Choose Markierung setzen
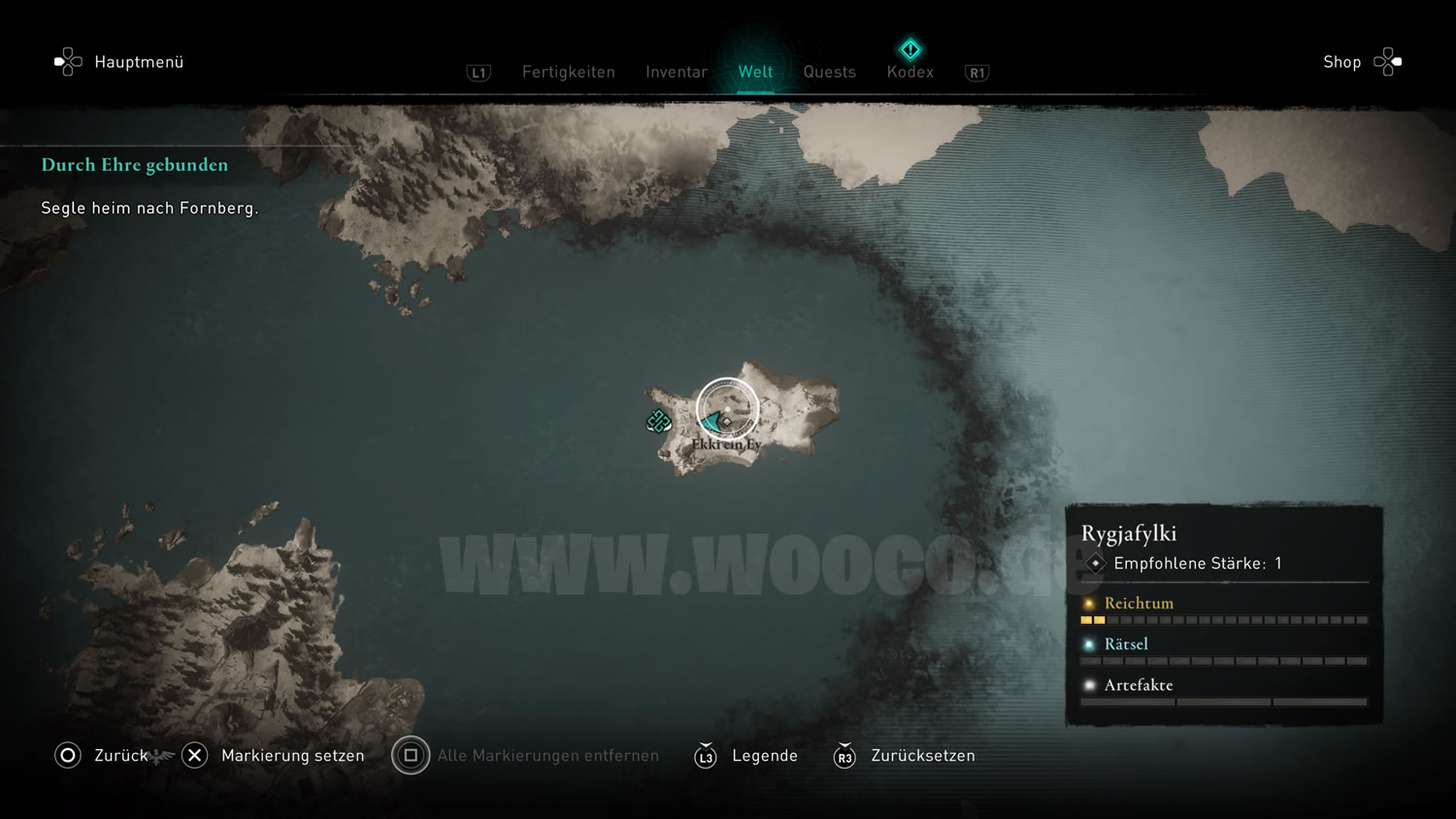 (x=292, y=755)
